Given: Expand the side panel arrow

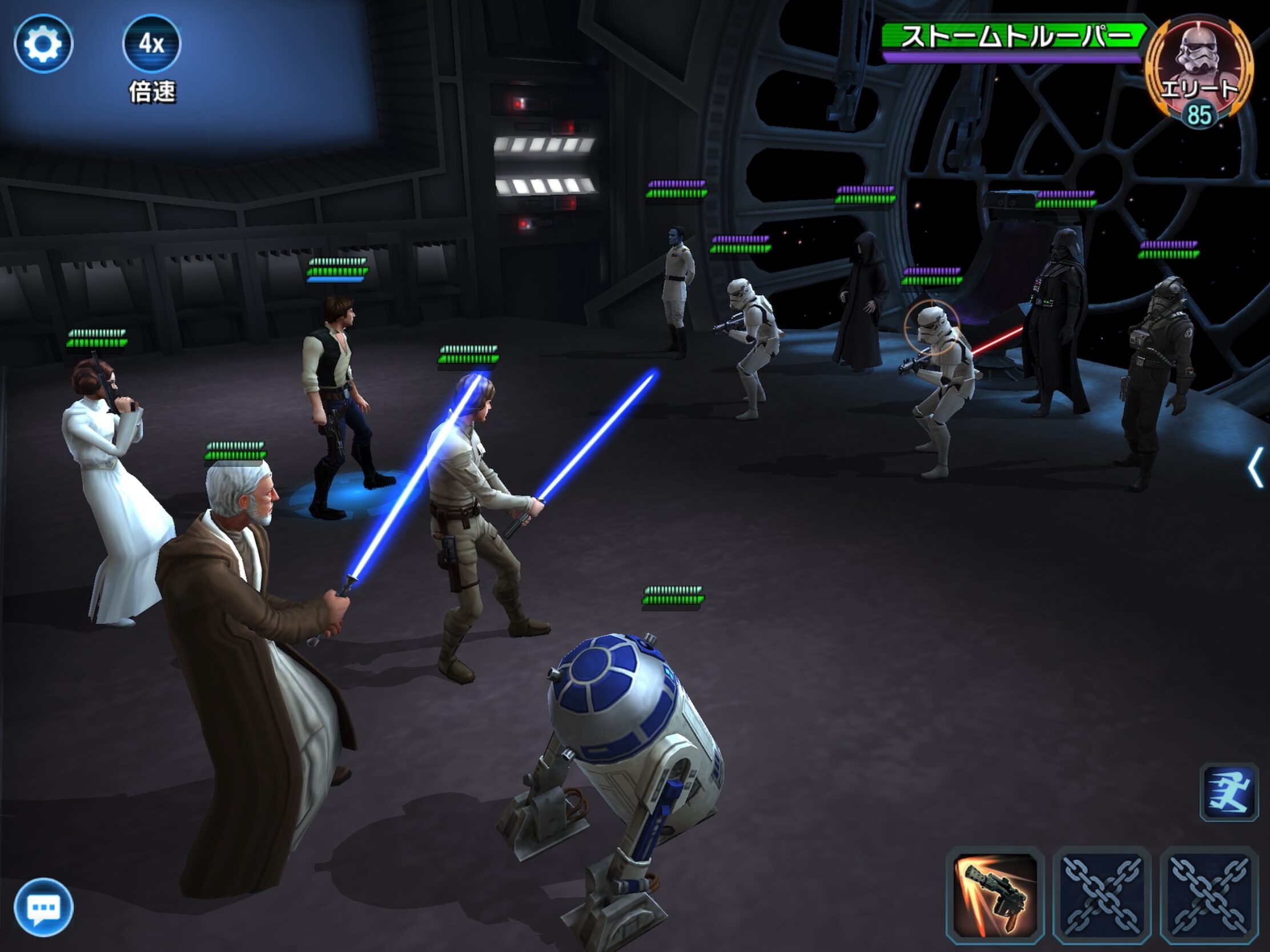Looking at the screenshot, I should coord(1255,467).
